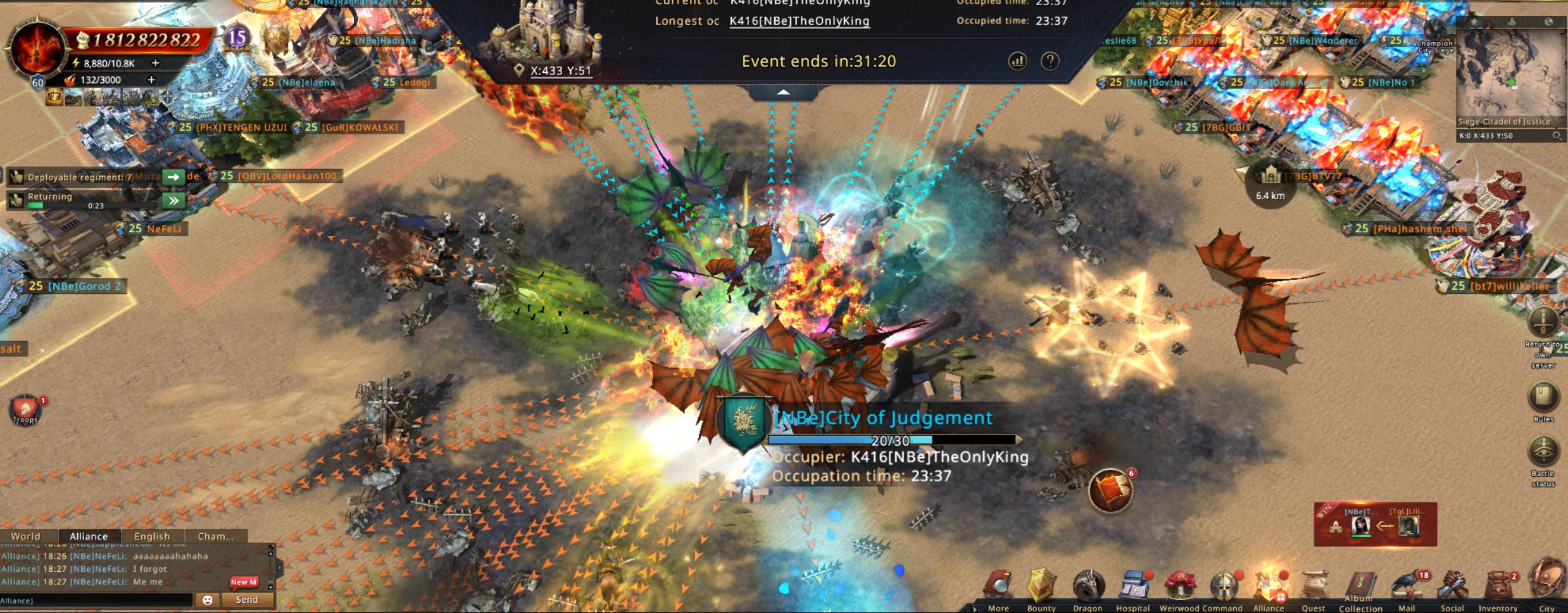
Task: Open the emoji picker in chat
Action: point(208,600)
